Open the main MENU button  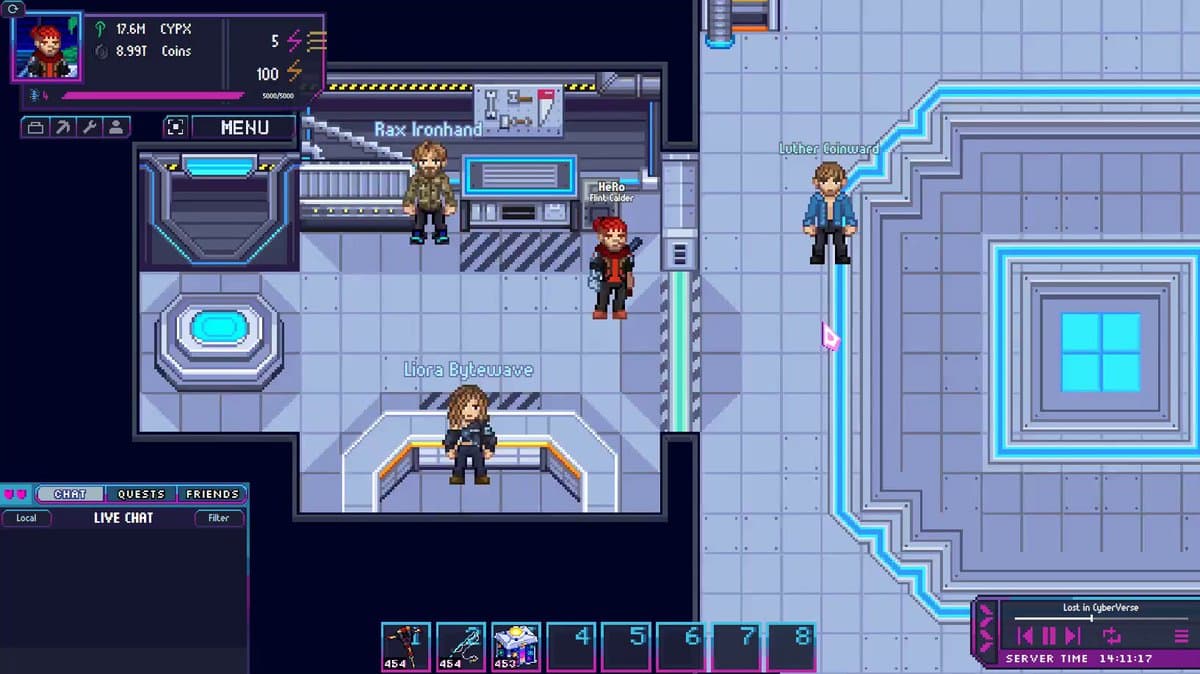tap(244, 127)
